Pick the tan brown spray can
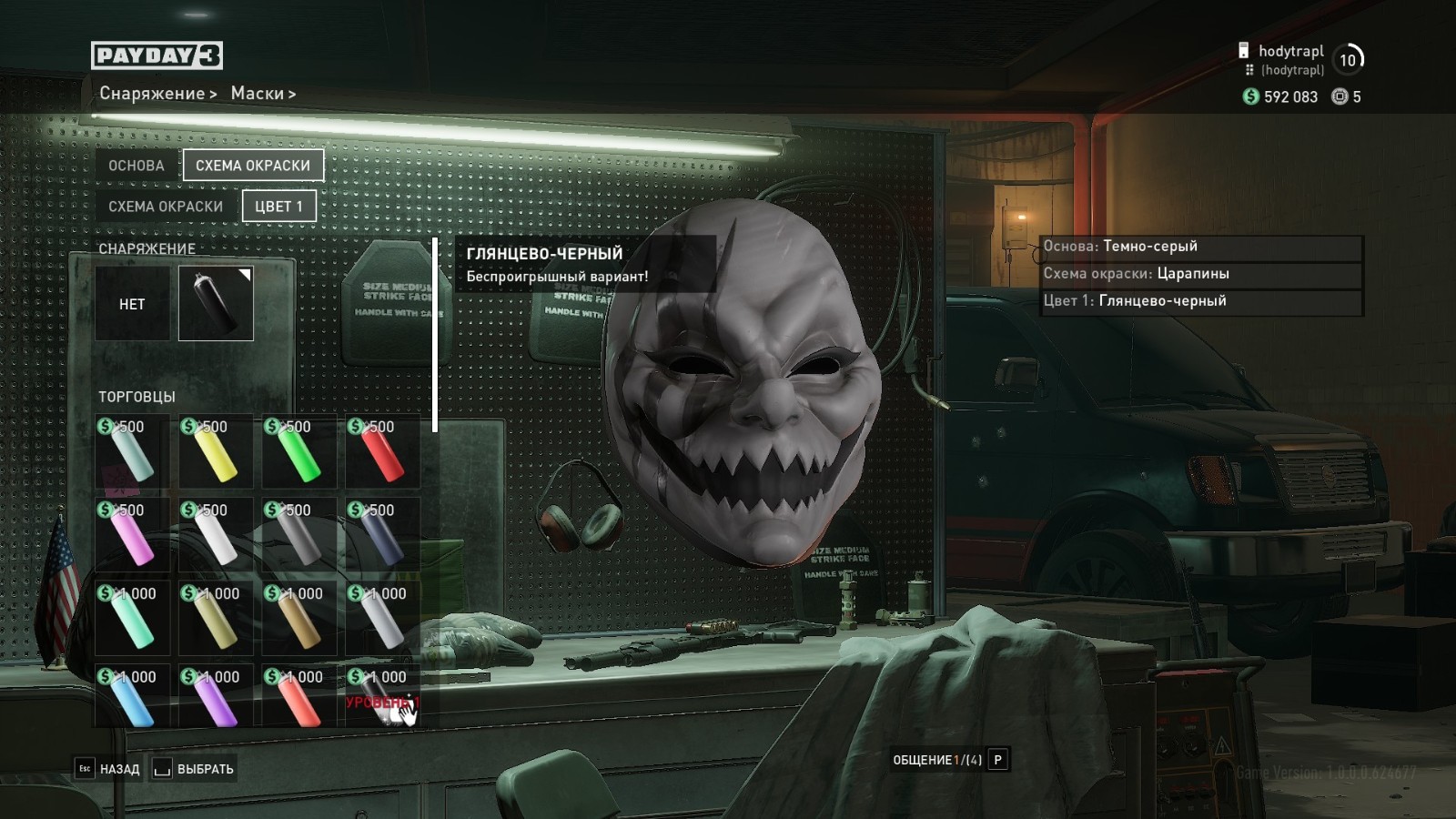This screenshot has height=819, width=1456. pos(299,620)
